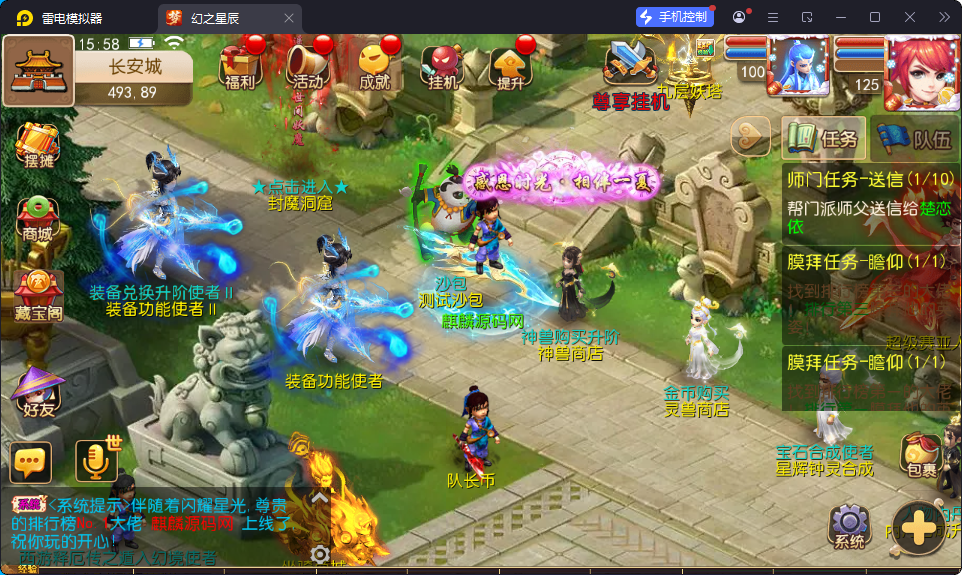Viewport: 962px width, 575px height.
Task: Open the 系统 gear settings
Action: [849, 526]
